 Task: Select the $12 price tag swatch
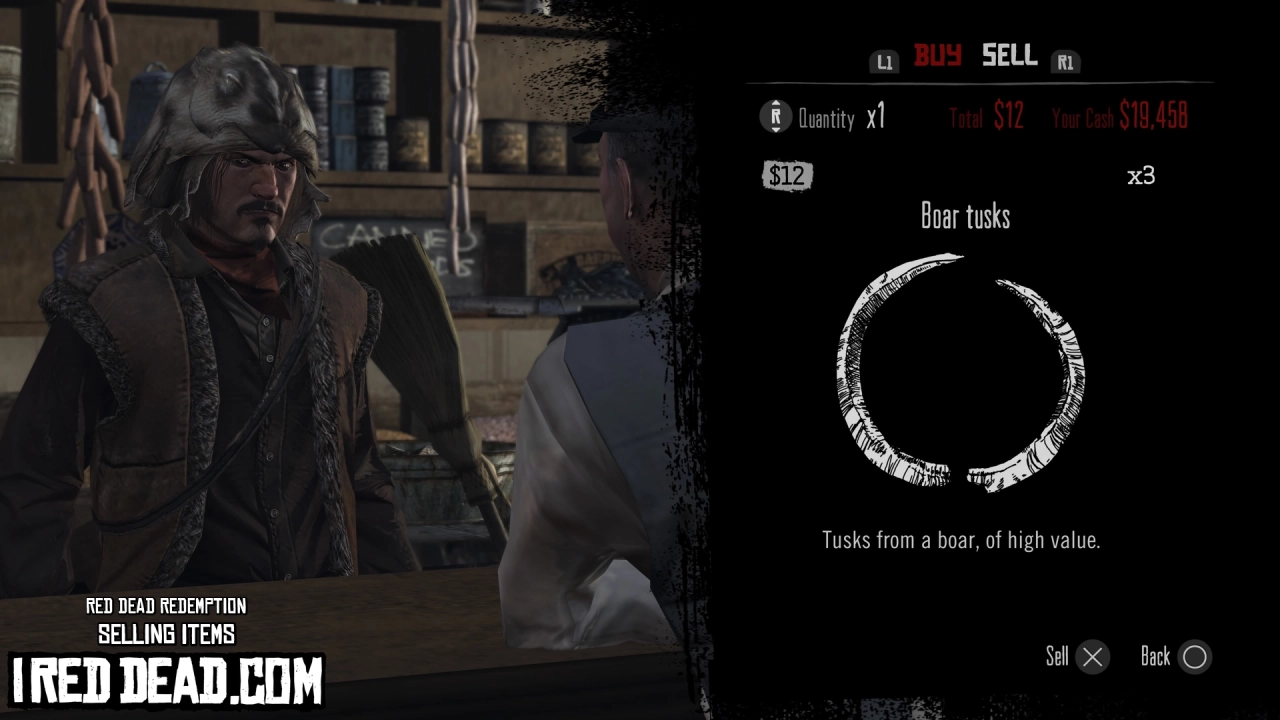[x=789, y=175]
